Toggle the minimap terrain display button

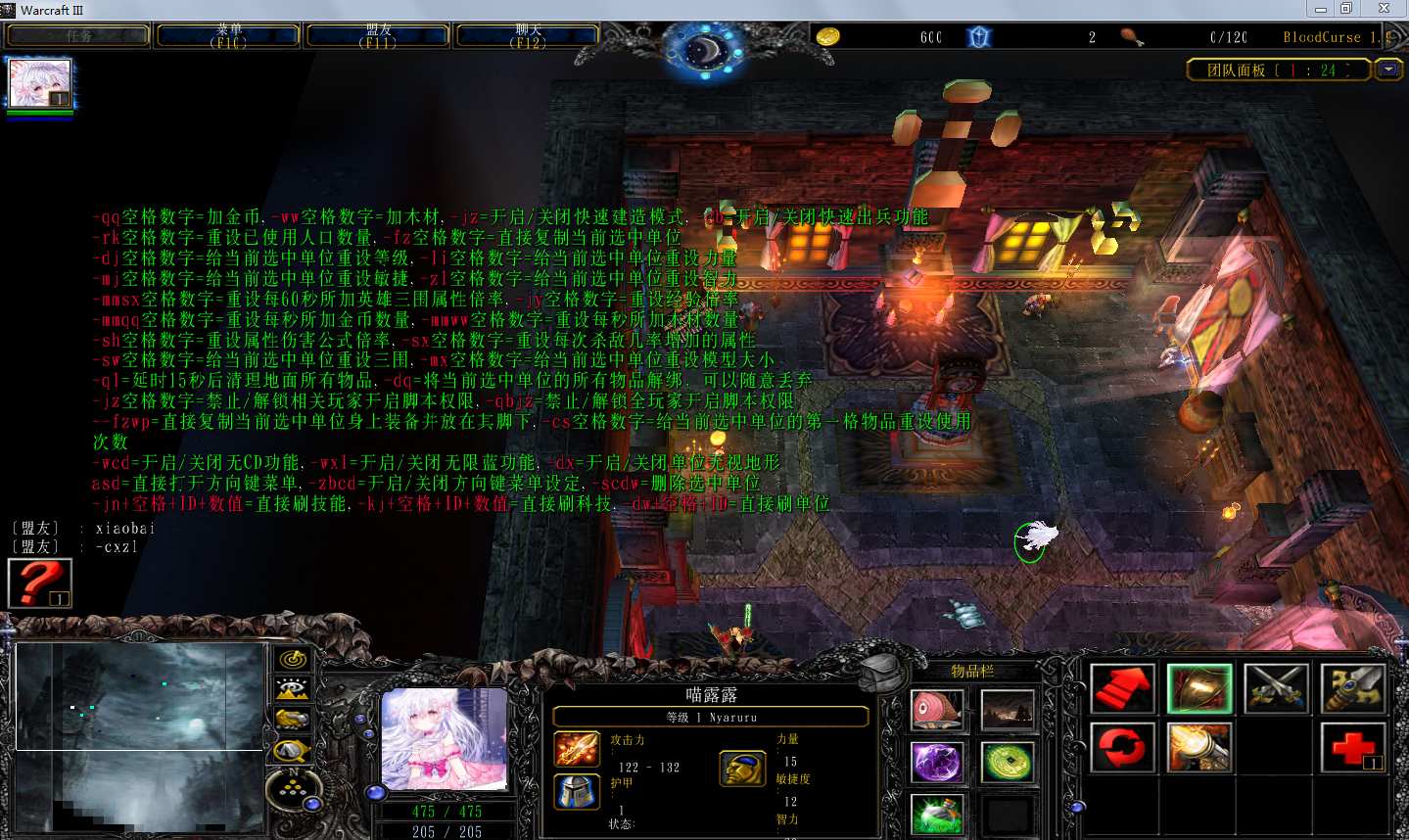[291, 689]
